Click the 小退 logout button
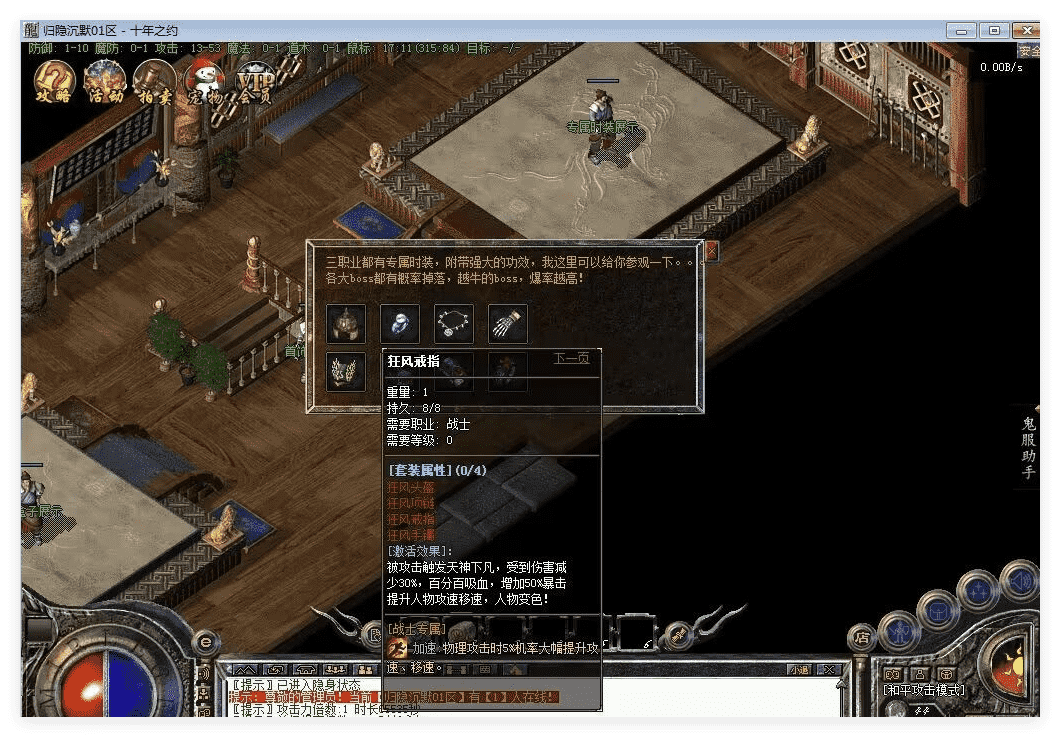 [x=799, y=669]
